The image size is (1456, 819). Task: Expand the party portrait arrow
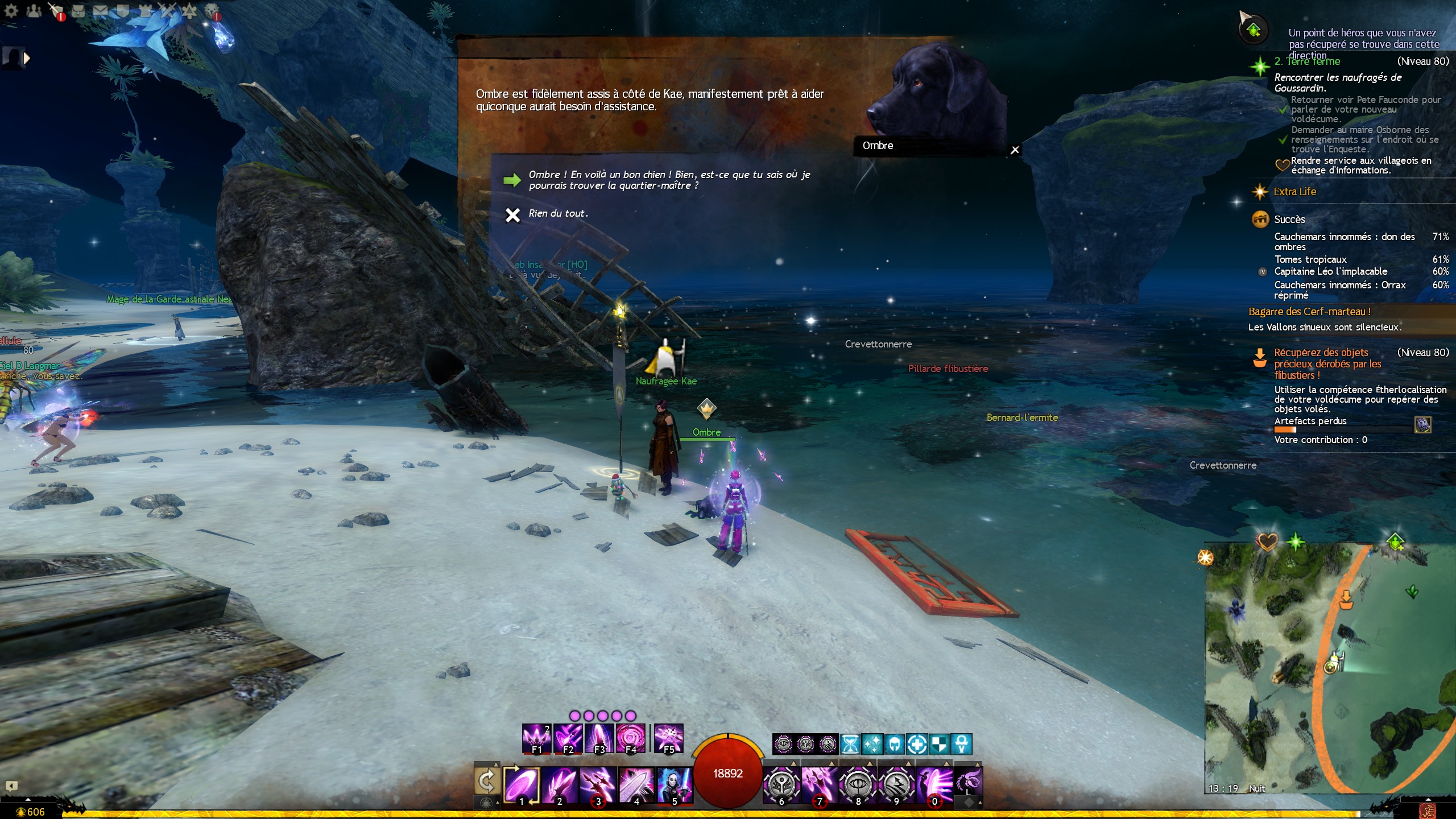click(x=26, y=58)
